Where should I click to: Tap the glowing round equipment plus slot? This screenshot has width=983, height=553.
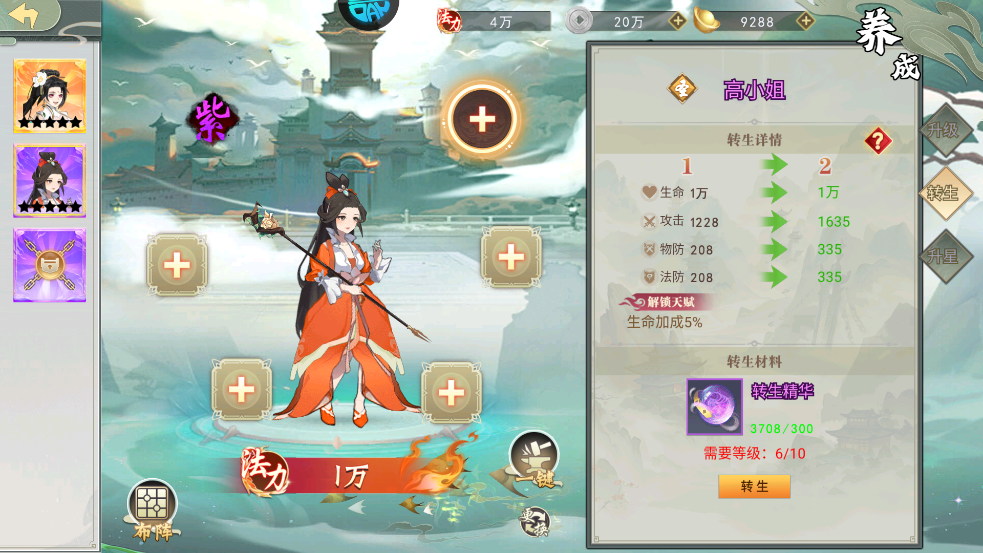click(482, 120)
